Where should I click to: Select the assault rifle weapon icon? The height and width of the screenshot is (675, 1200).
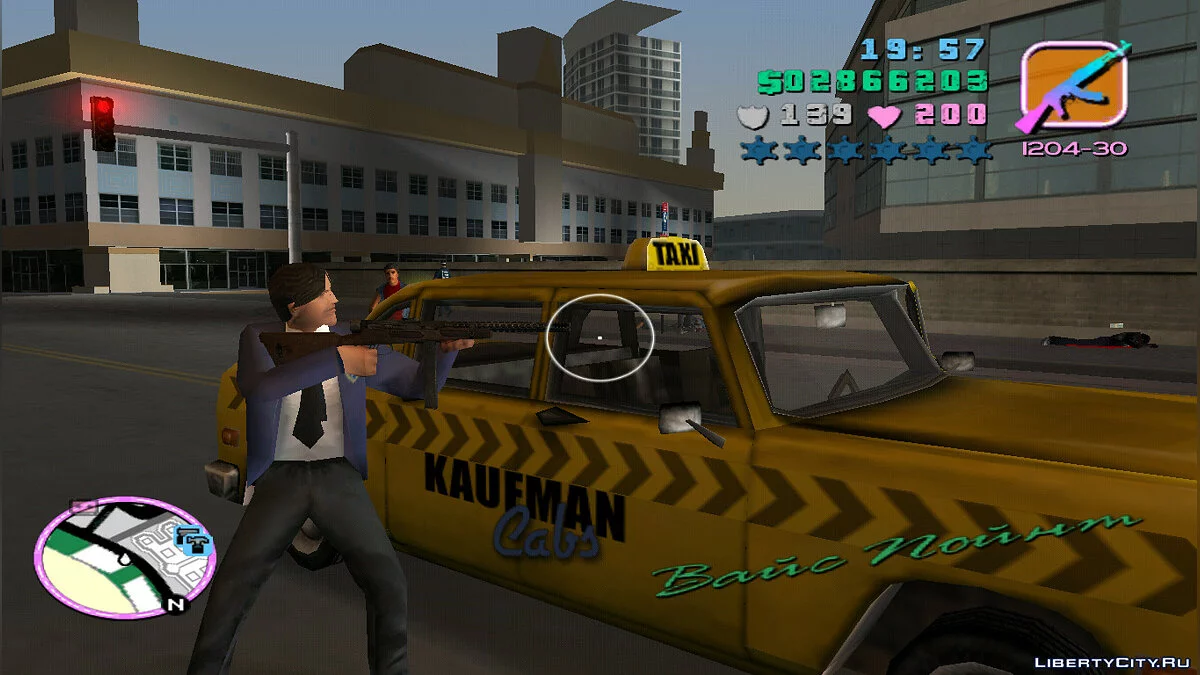click(x=1073, y=86)
